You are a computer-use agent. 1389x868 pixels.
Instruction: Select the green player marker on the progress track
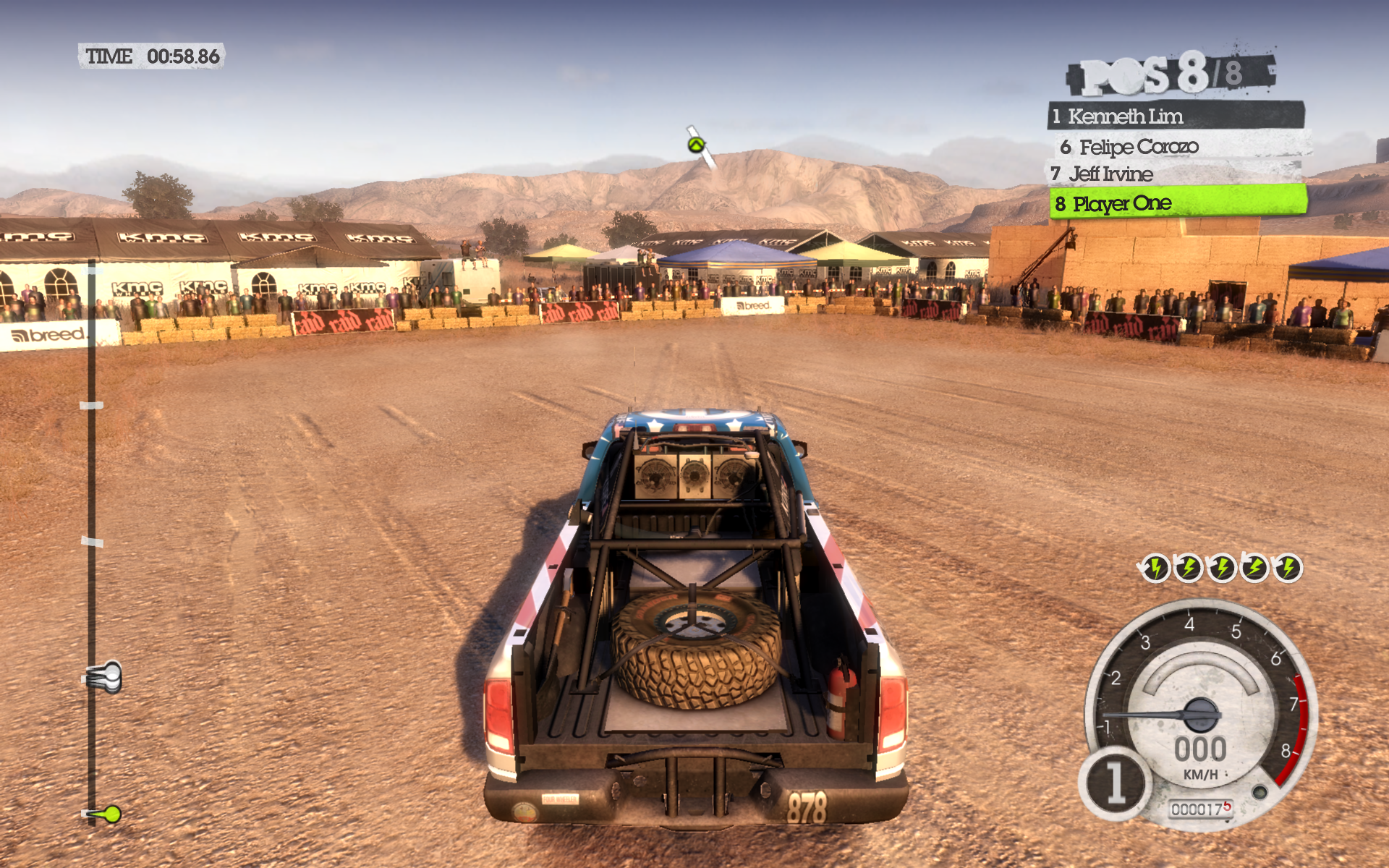pos(111,814)
